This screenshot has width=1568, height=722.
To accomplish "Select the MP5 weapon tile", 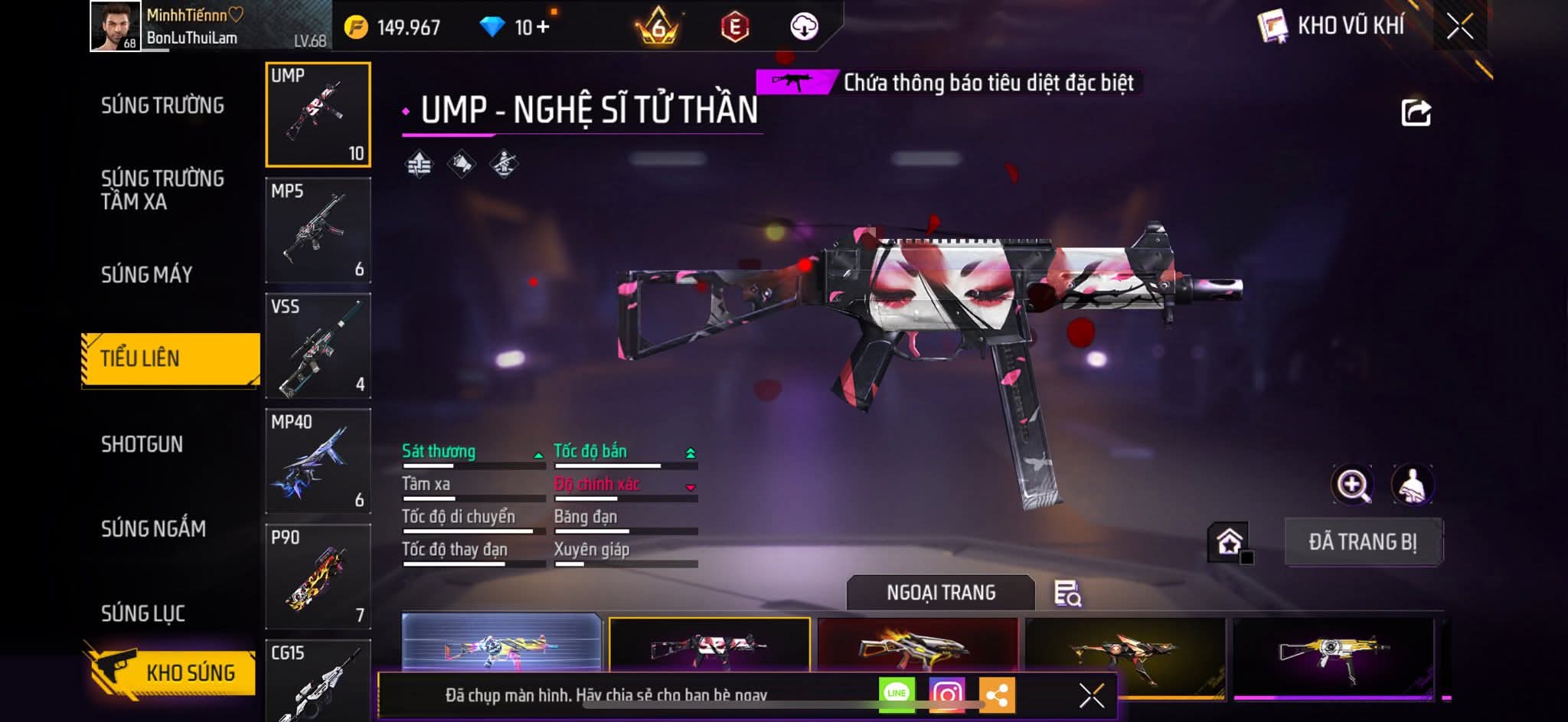I will 318,230.
